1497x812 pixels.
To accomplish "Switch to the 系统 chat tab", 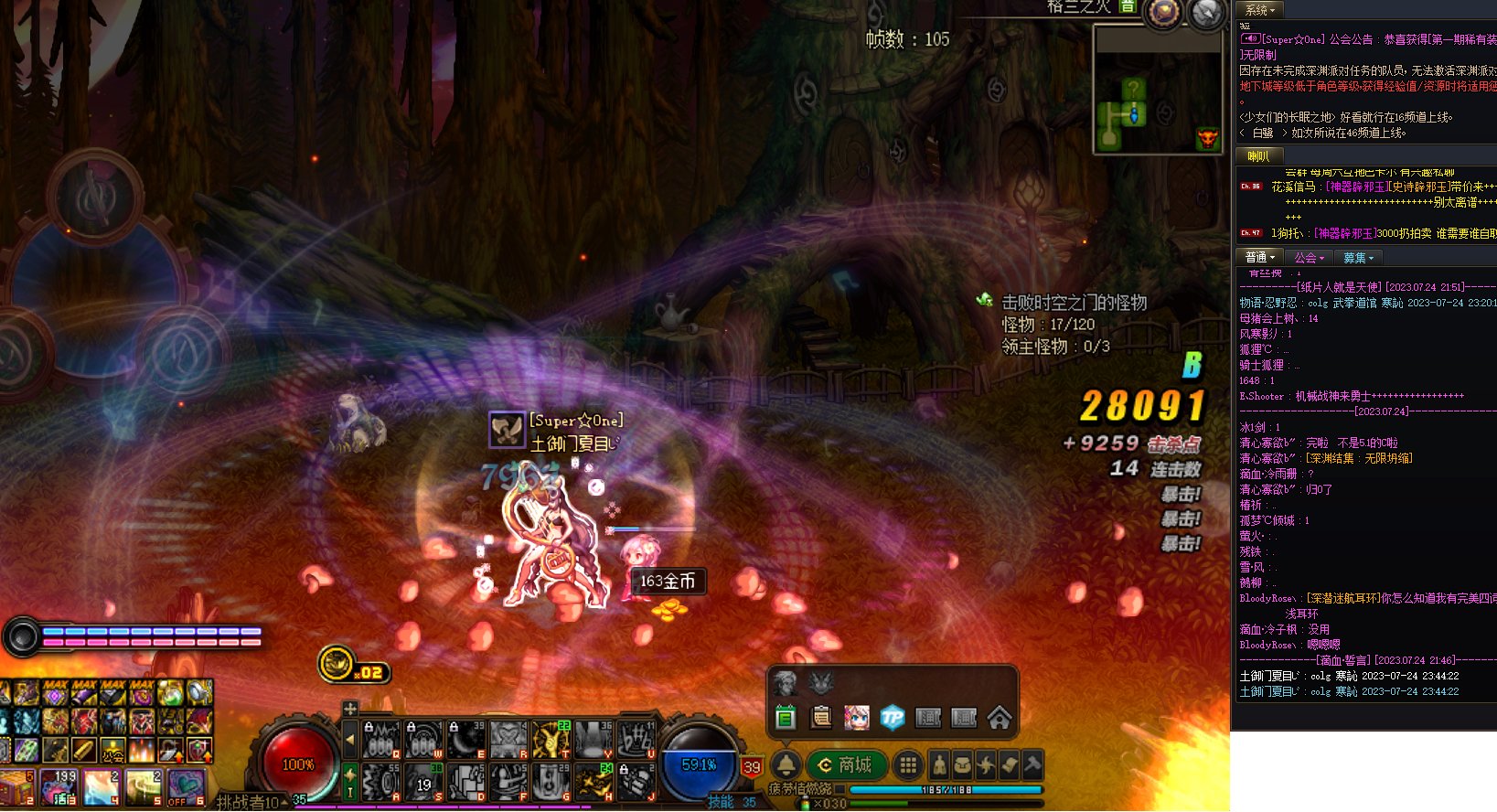I will click(x=1260, y=10).
